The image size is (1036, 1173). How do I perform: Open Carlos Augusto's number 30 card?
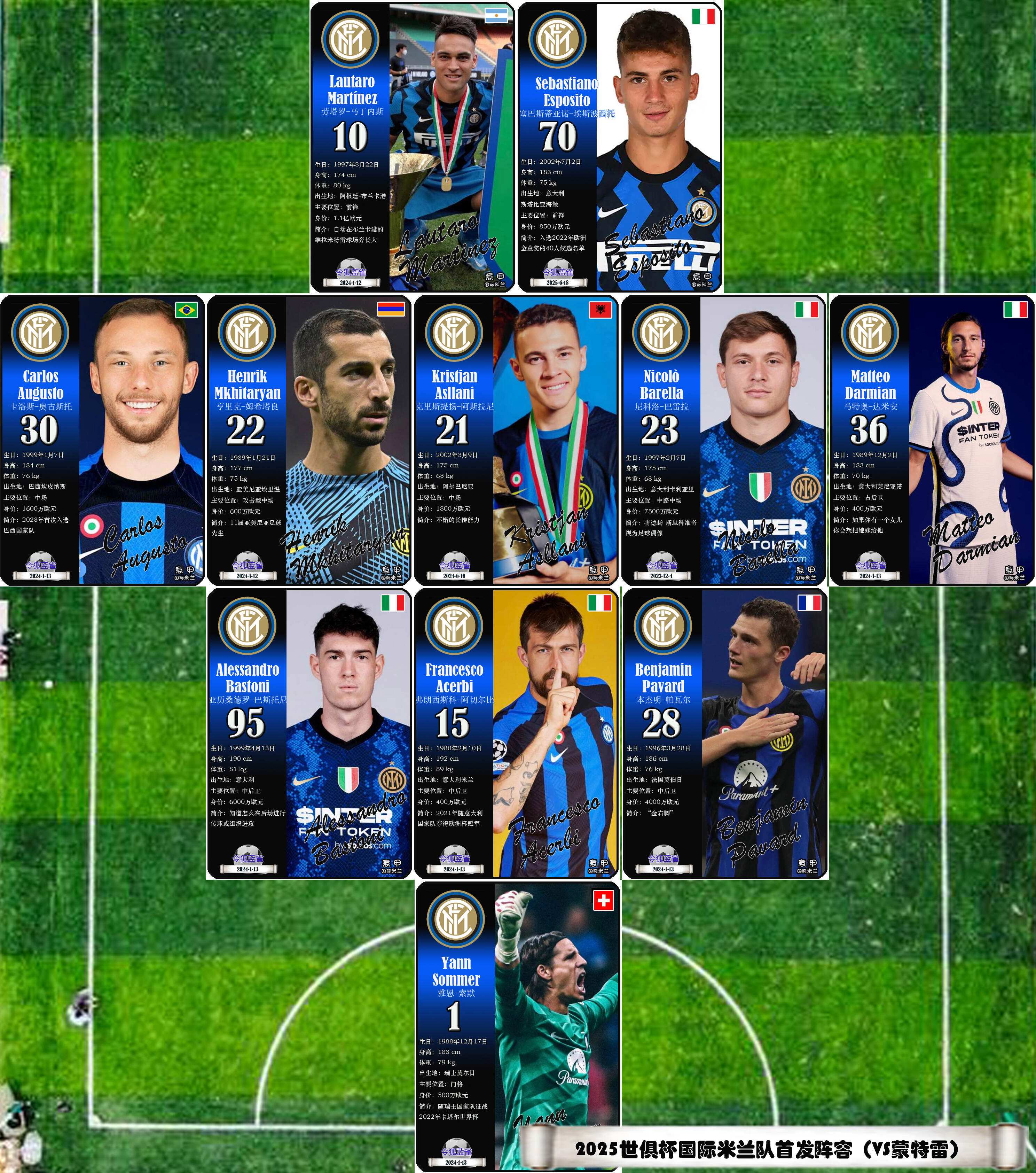103,440
